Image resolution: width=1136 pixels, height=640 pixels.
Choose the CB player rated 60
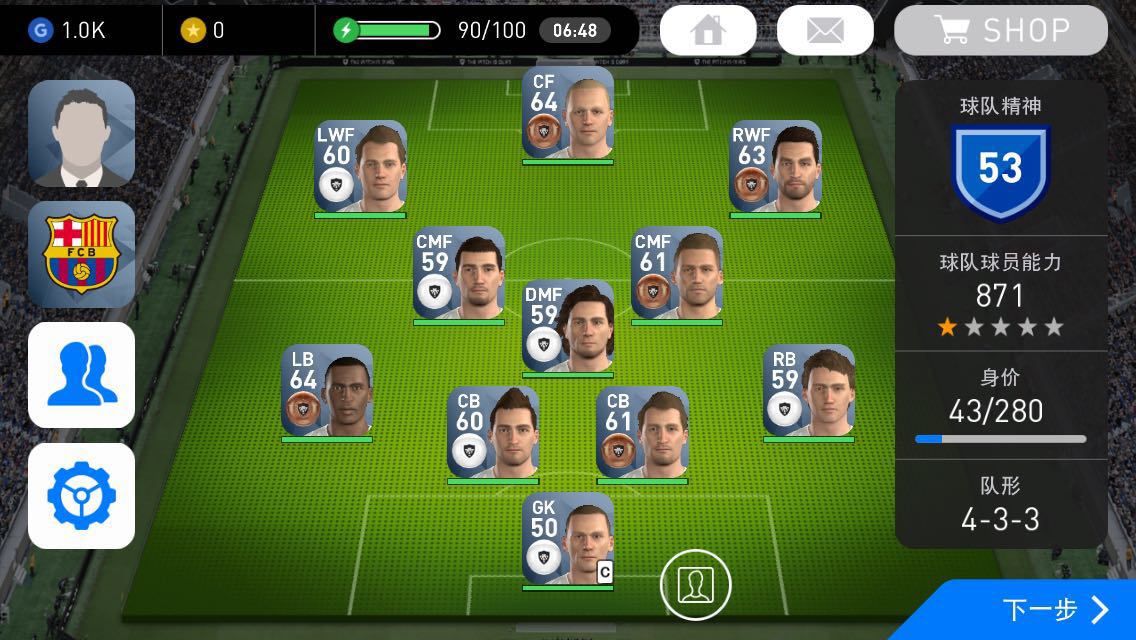[492, 432]
